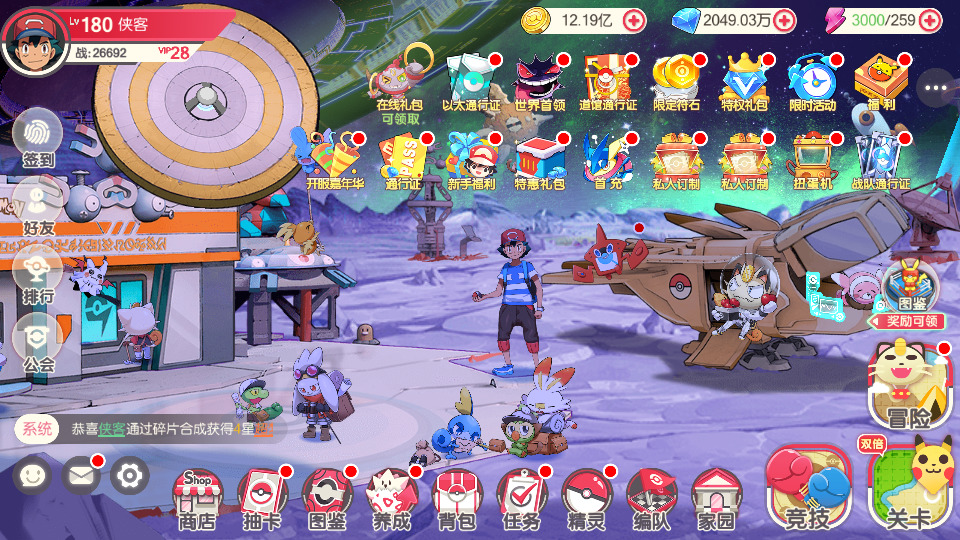Open the 扭蛋机 gacha machine event
Screen dimensions: 960x540
pyautogui.click(x=812, y=160)
